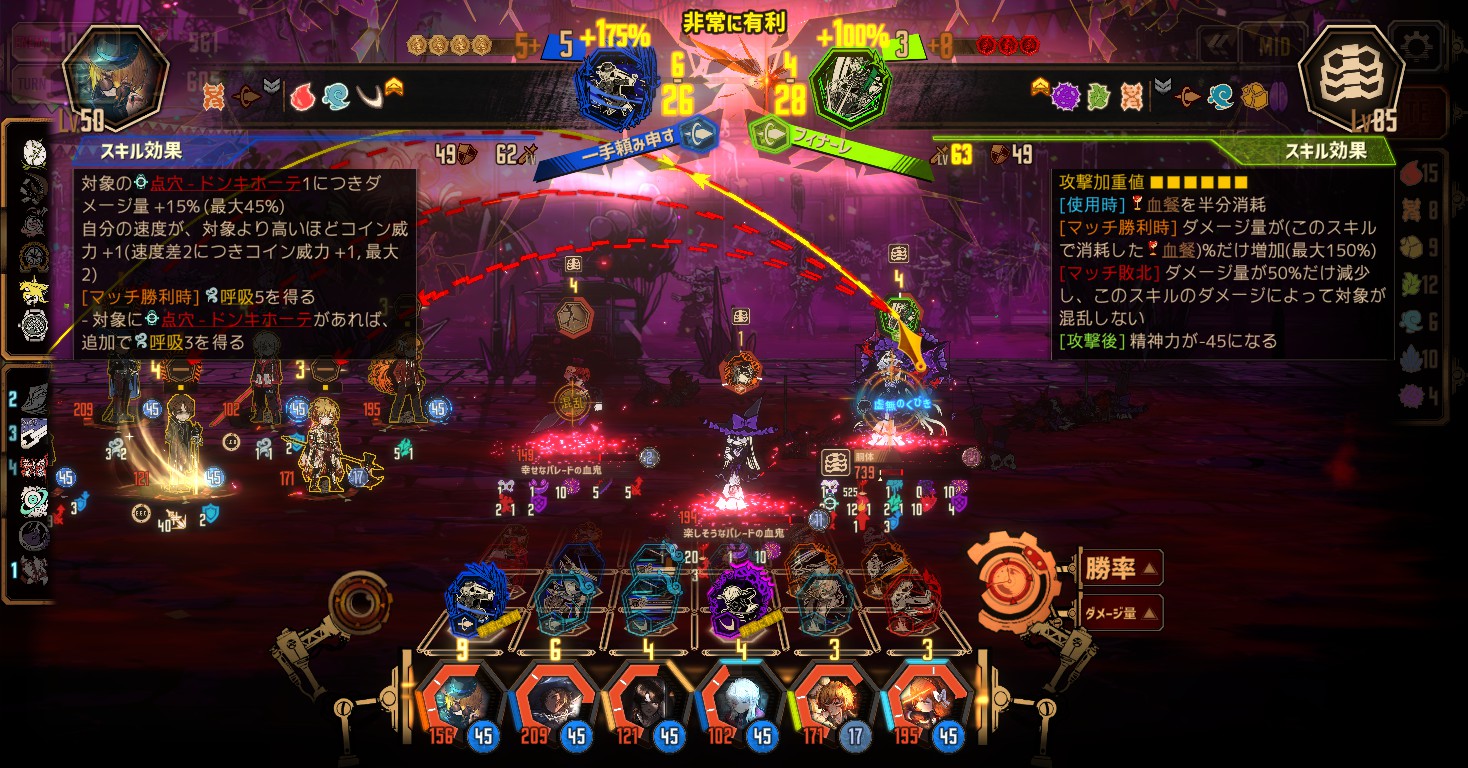Toggle the 勝率 win rate auto-select button
The image size is (1468, 768).
click(1121, 569)
